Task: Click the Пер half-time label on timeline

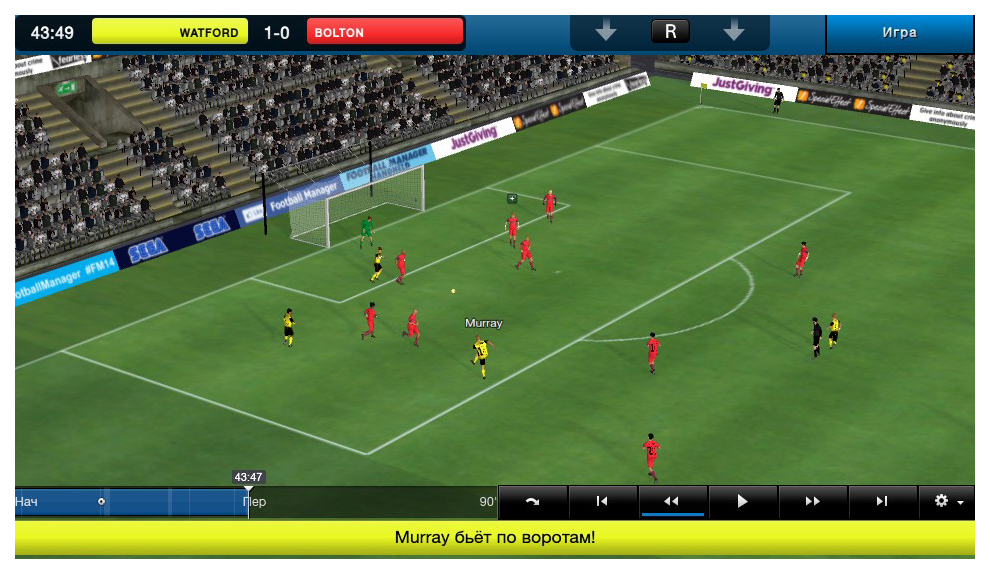Action: [256, 501]
